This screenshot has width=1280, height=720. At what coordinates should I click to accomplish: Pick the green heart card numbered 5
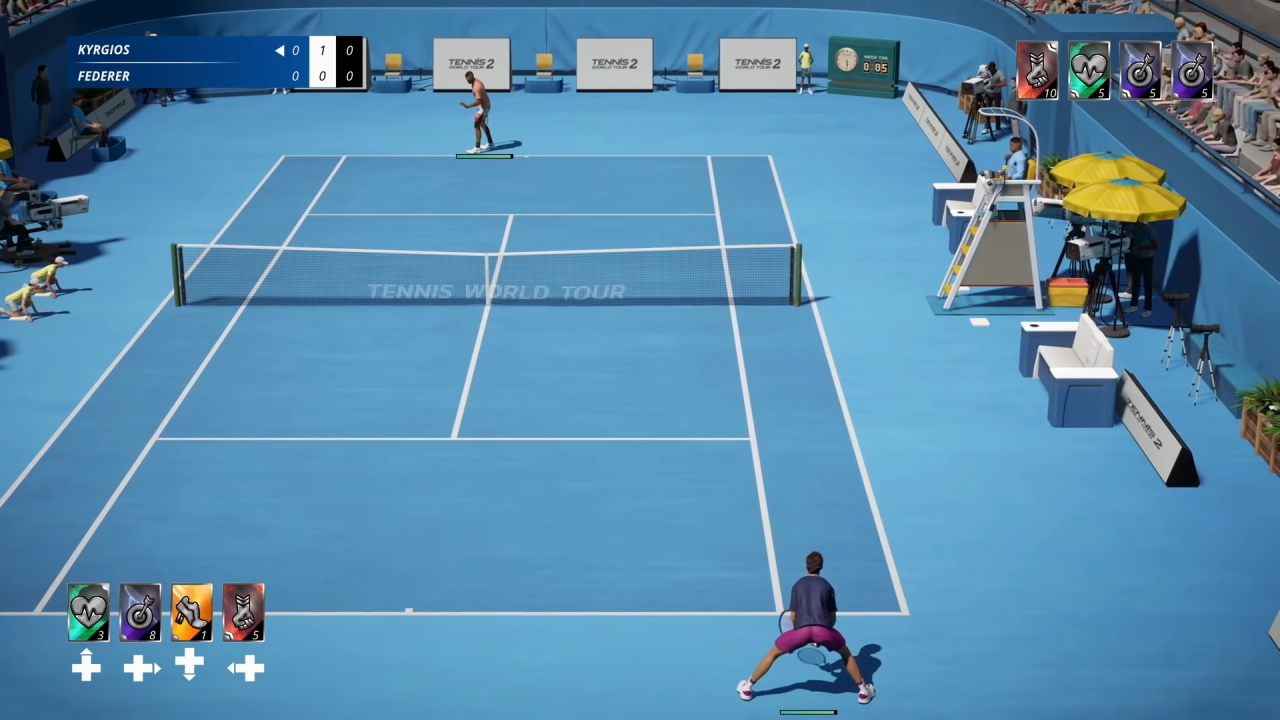pyautogui.click(x=1088, y=70)
